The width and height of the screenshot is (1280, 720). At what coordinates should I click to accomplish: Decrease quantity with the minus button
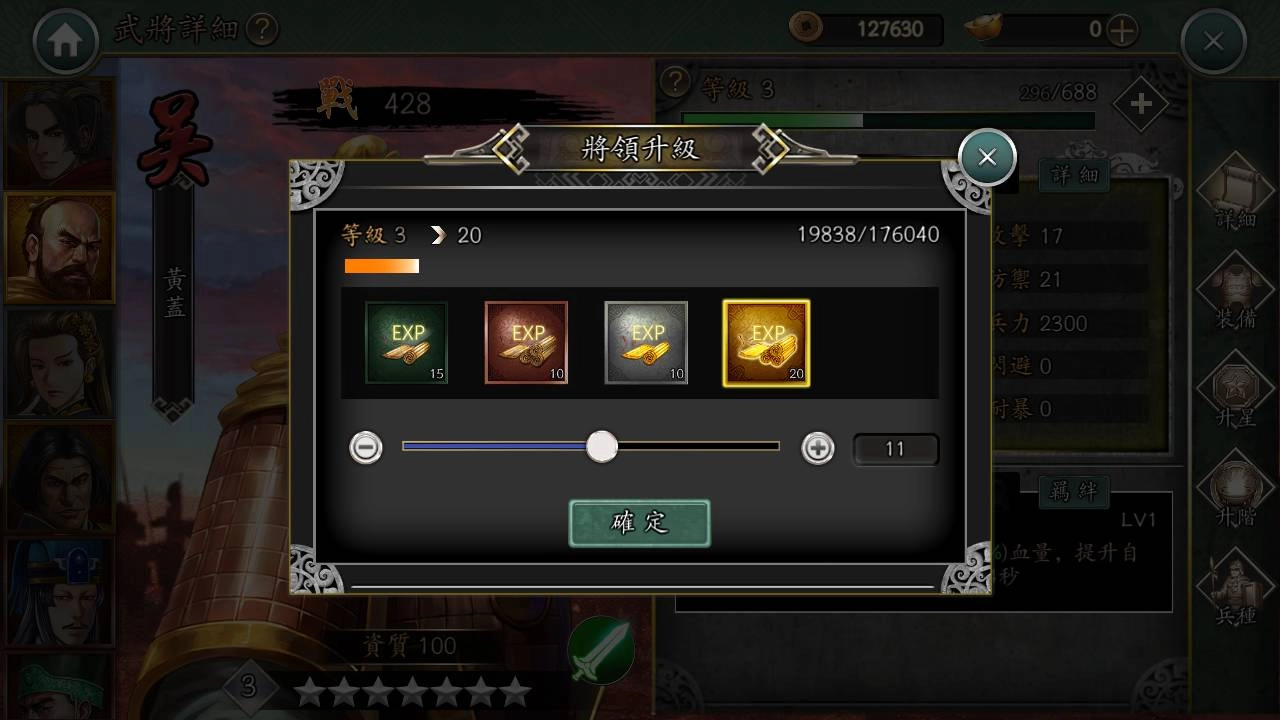click(x=366, y=448)
